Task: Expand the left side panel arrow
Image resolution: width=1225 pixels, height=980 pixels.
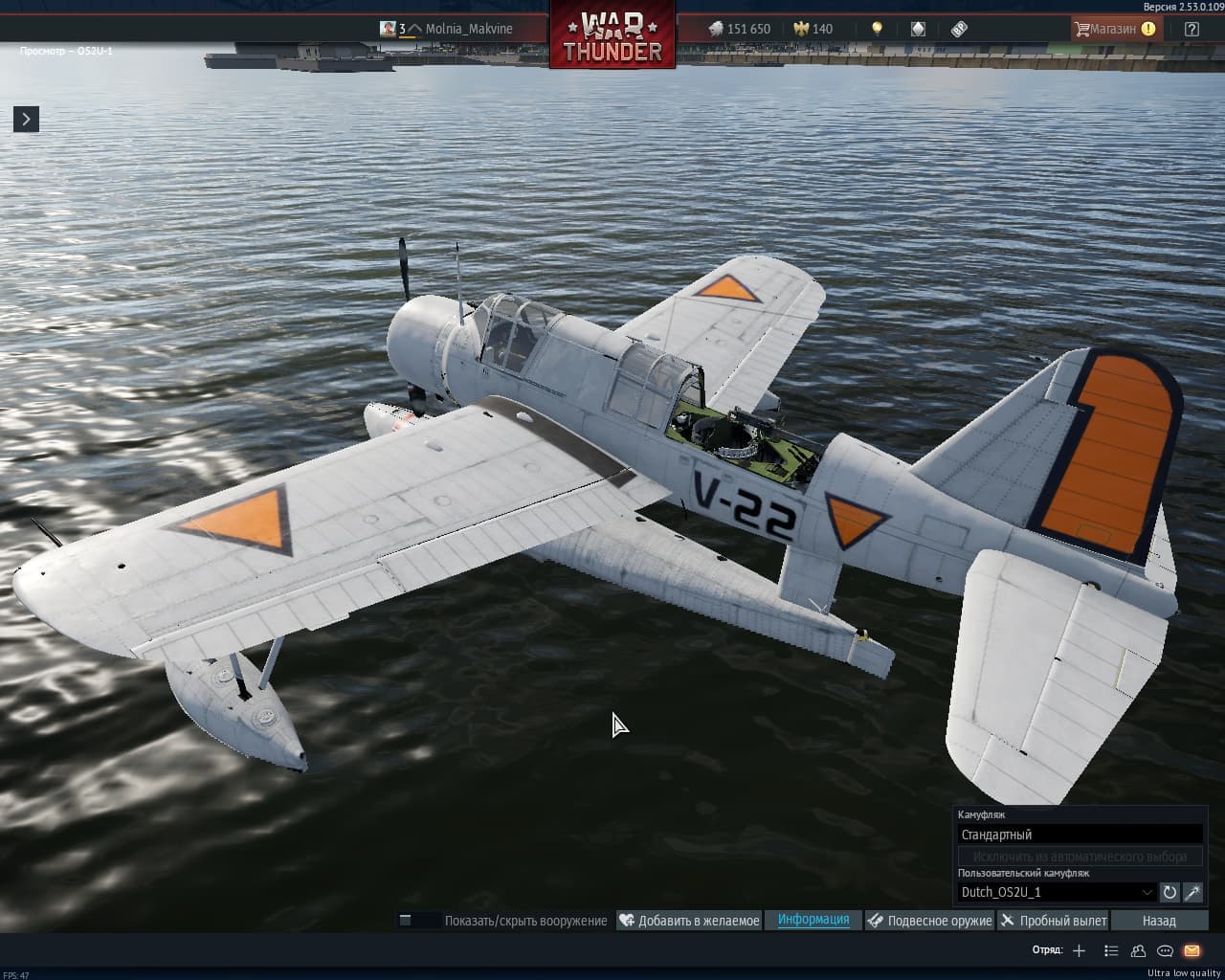Action: 26,119
